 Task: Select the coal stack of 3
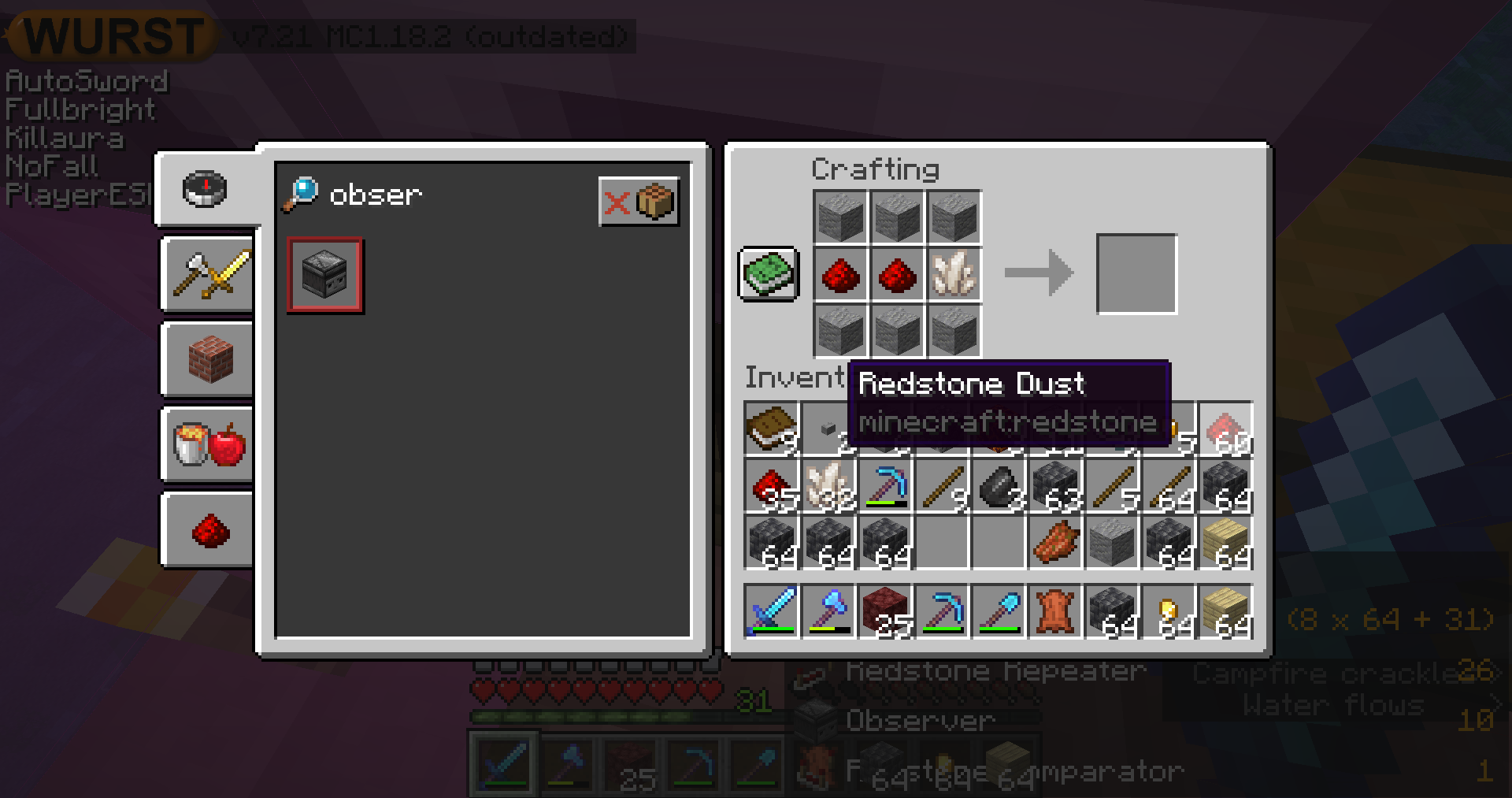coord(999,487)
